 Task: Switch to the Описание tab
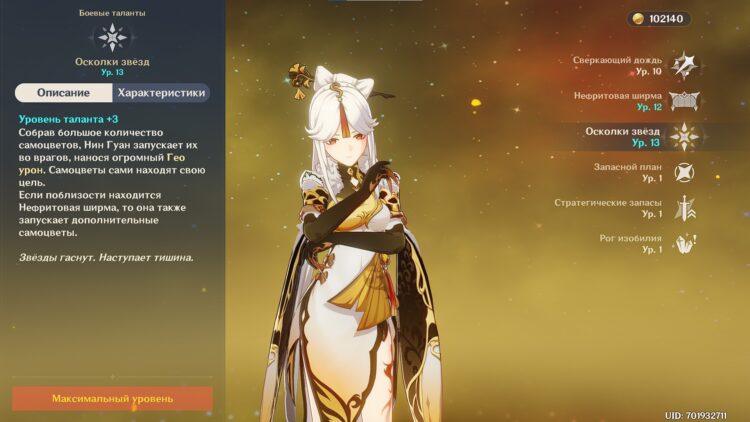pos(63,93)
